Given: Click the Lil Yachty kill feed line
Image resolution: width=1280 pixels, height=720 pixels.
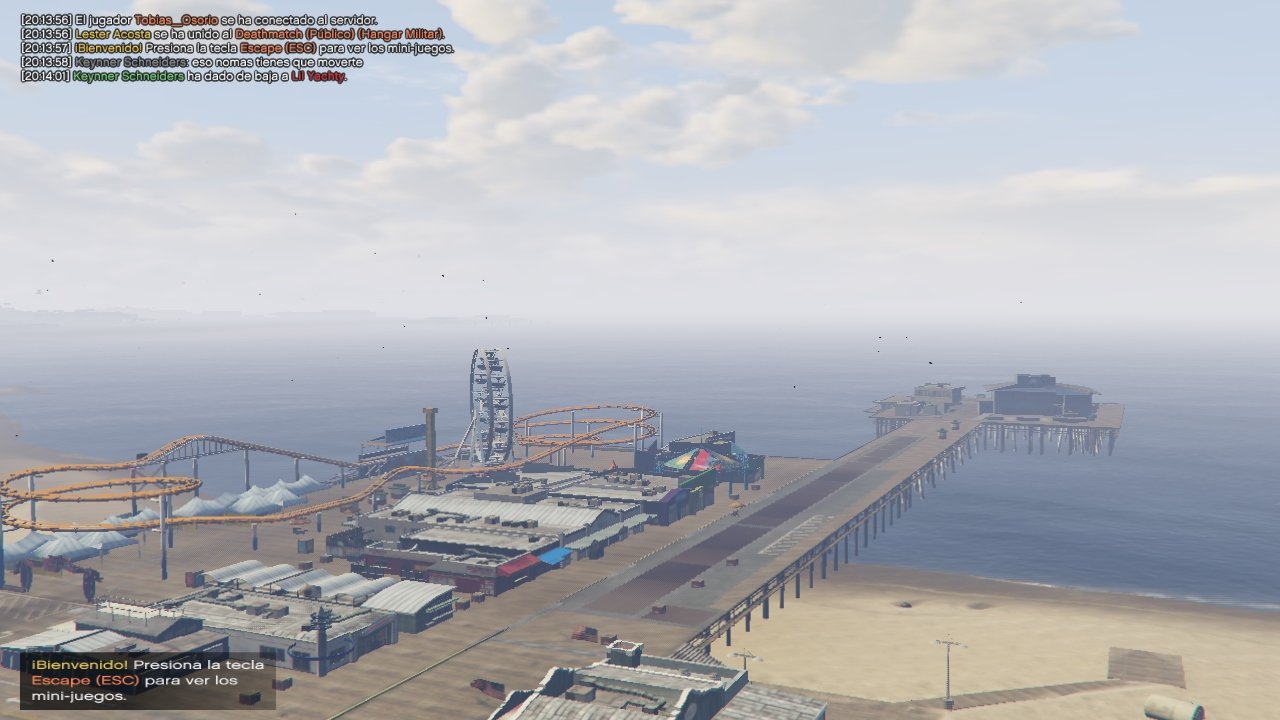Looking at the screenshot, I should point(184,76).
